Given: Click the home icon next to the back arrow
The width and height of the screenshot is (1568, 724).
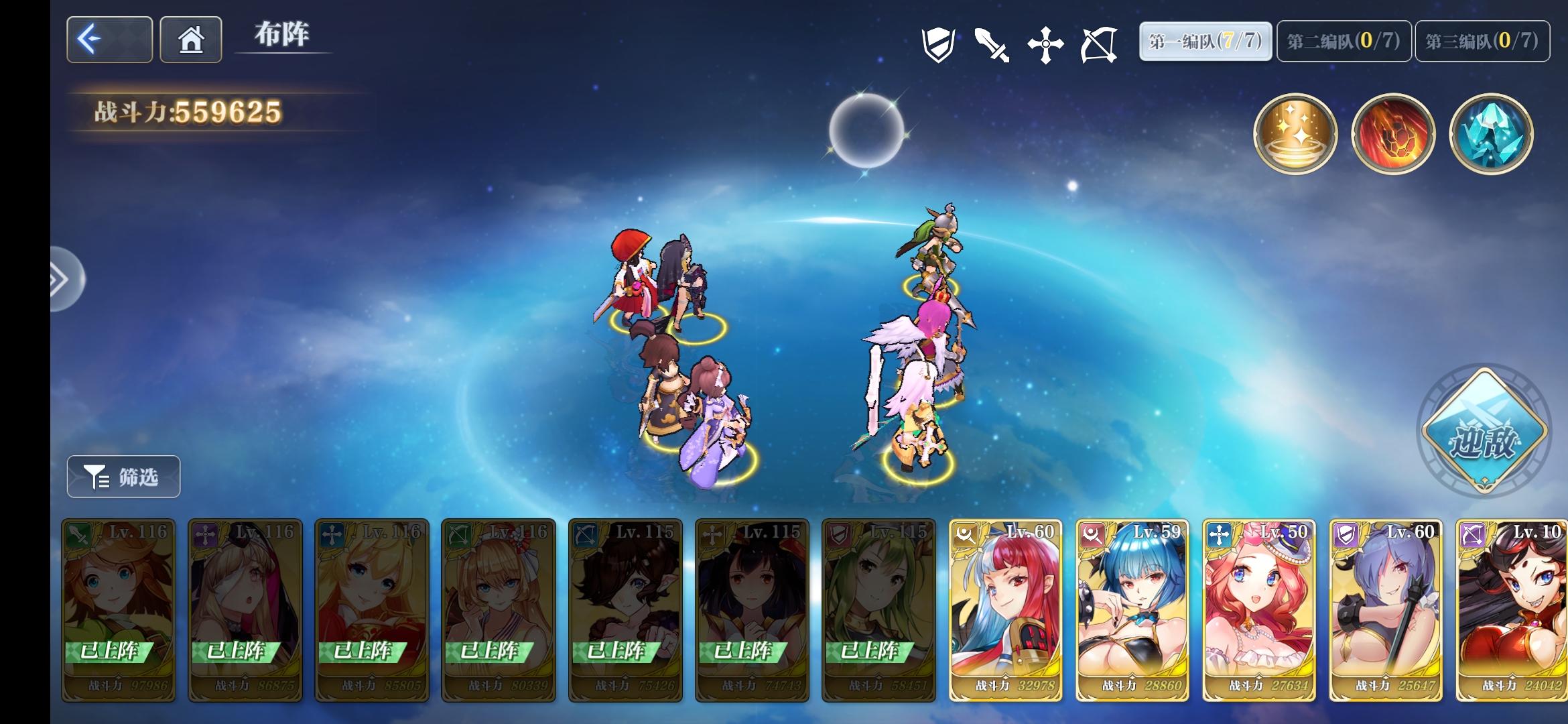Looking at the screenshot, I should 190,40.
